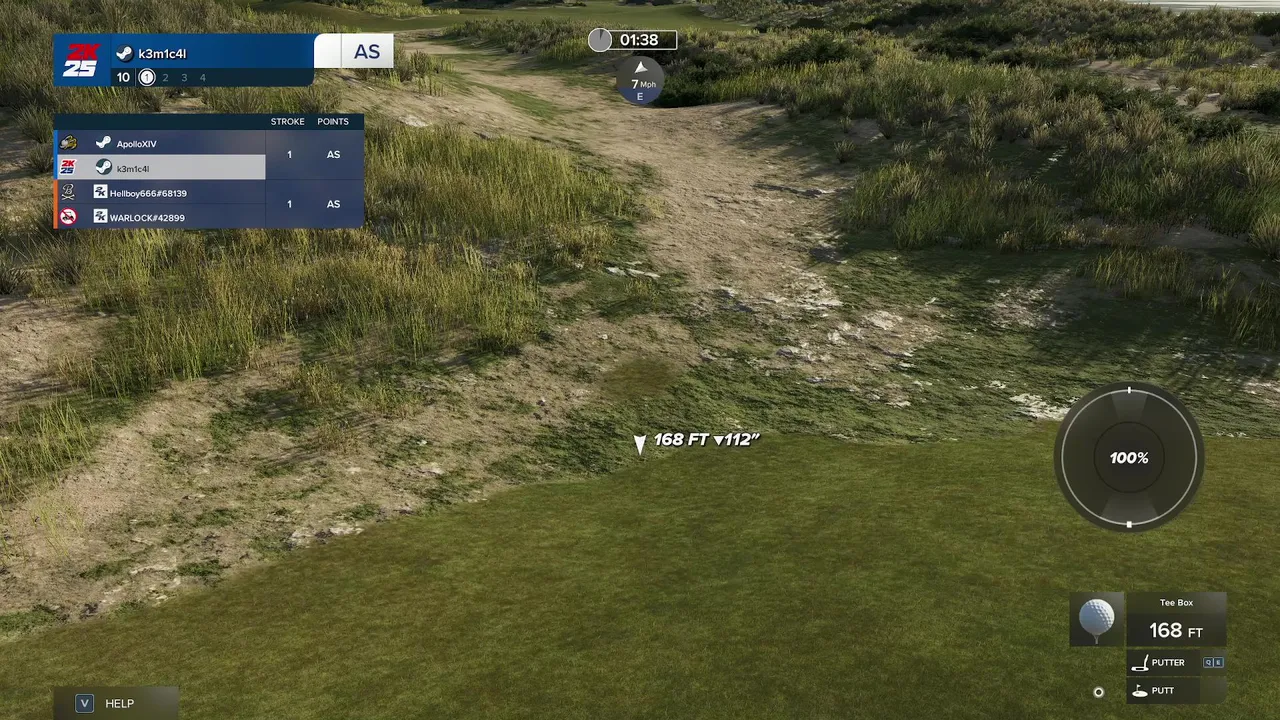Select ApolloXIV row in the scoreboard
Image resolution: width=1280 pixels, height=720 pixels.
[x=160, y=144]
